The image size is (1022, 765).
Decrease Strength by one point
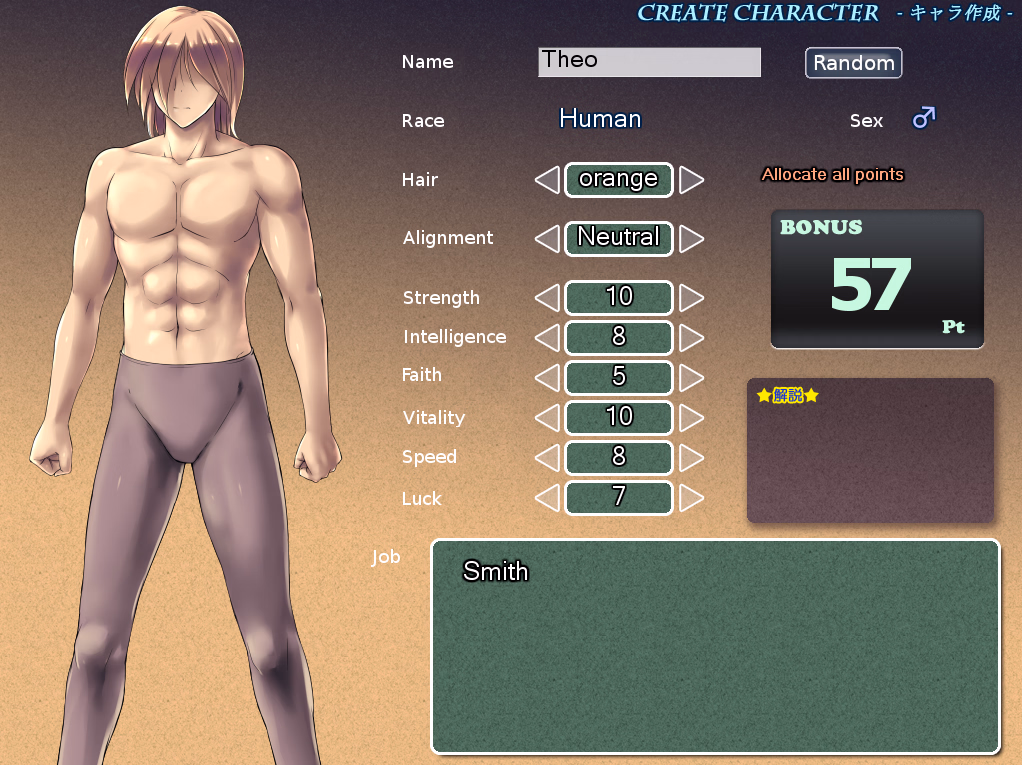pos(547,298)
